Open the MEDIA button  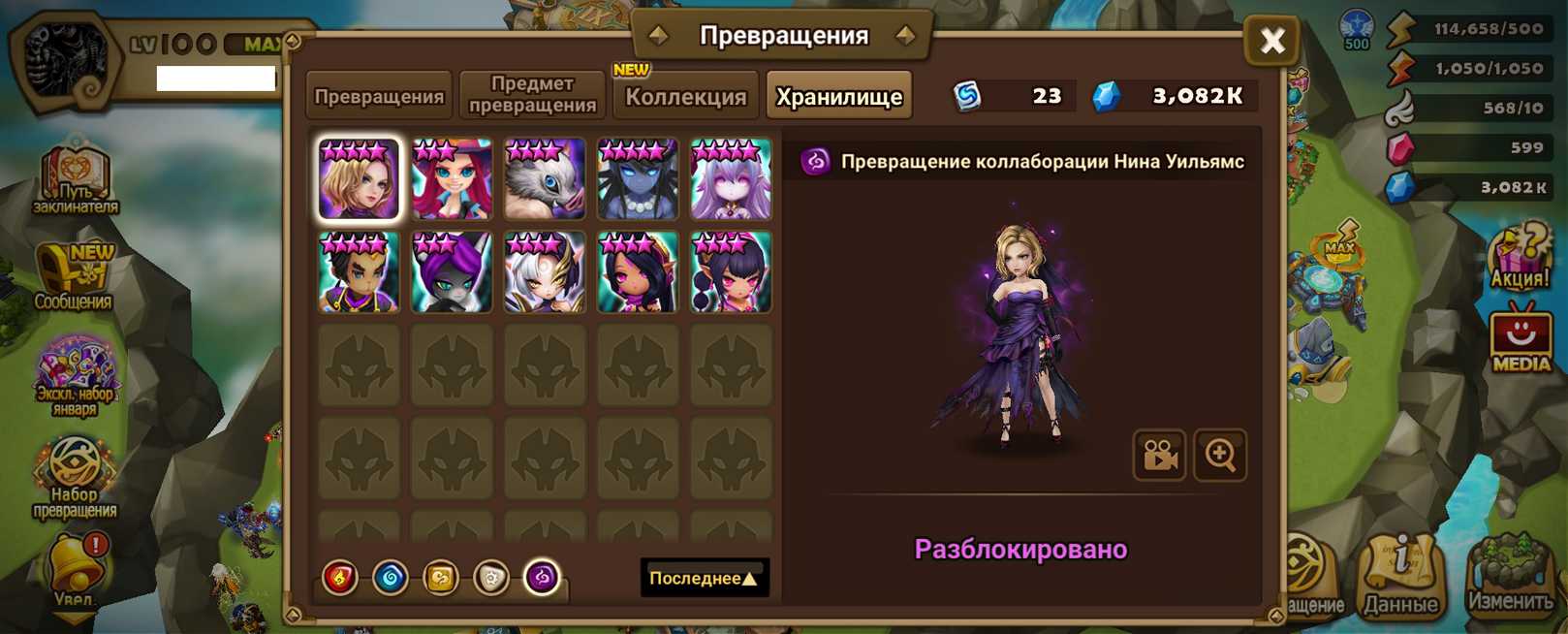click(1521, 340)
